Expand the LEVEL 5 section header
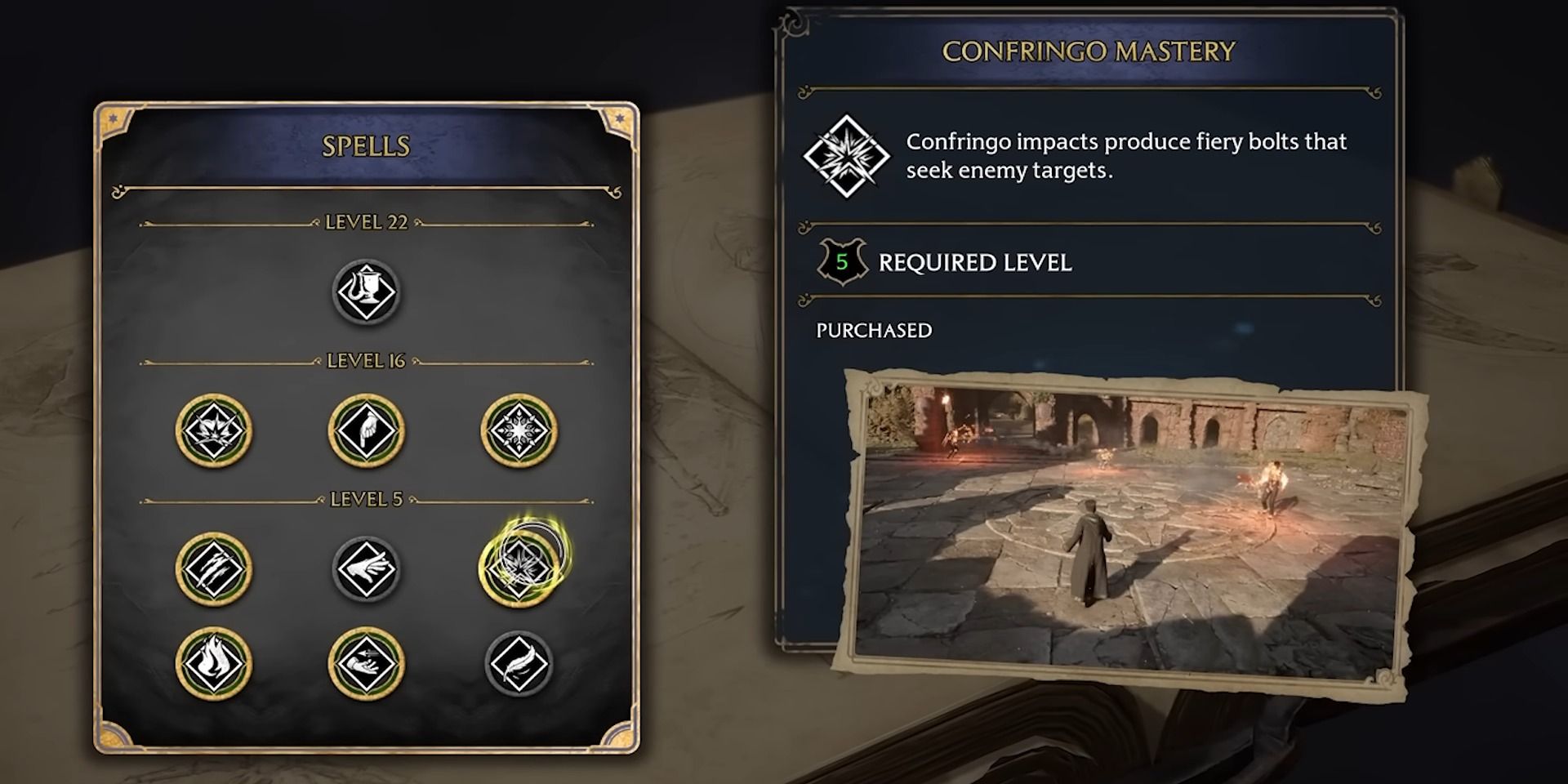1568x784 pixels. coord(365,497)
